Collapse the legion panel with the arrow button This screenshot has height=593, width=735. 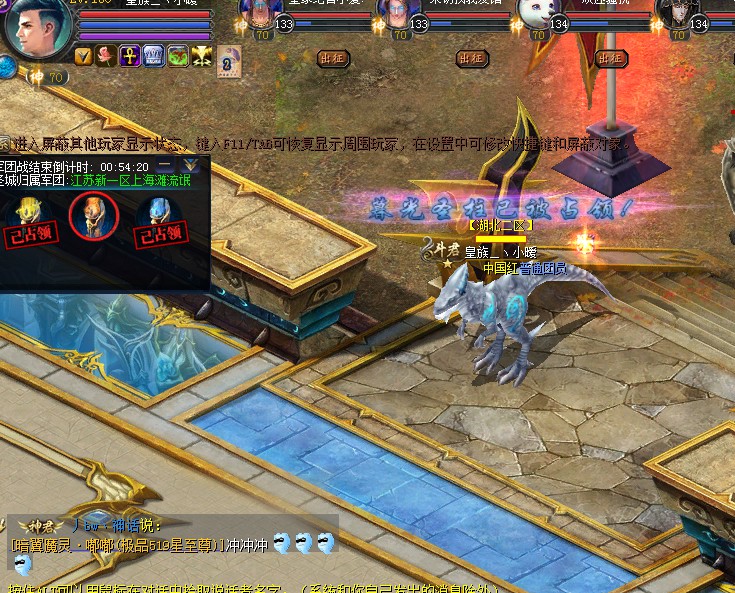(x=191, y=166)
